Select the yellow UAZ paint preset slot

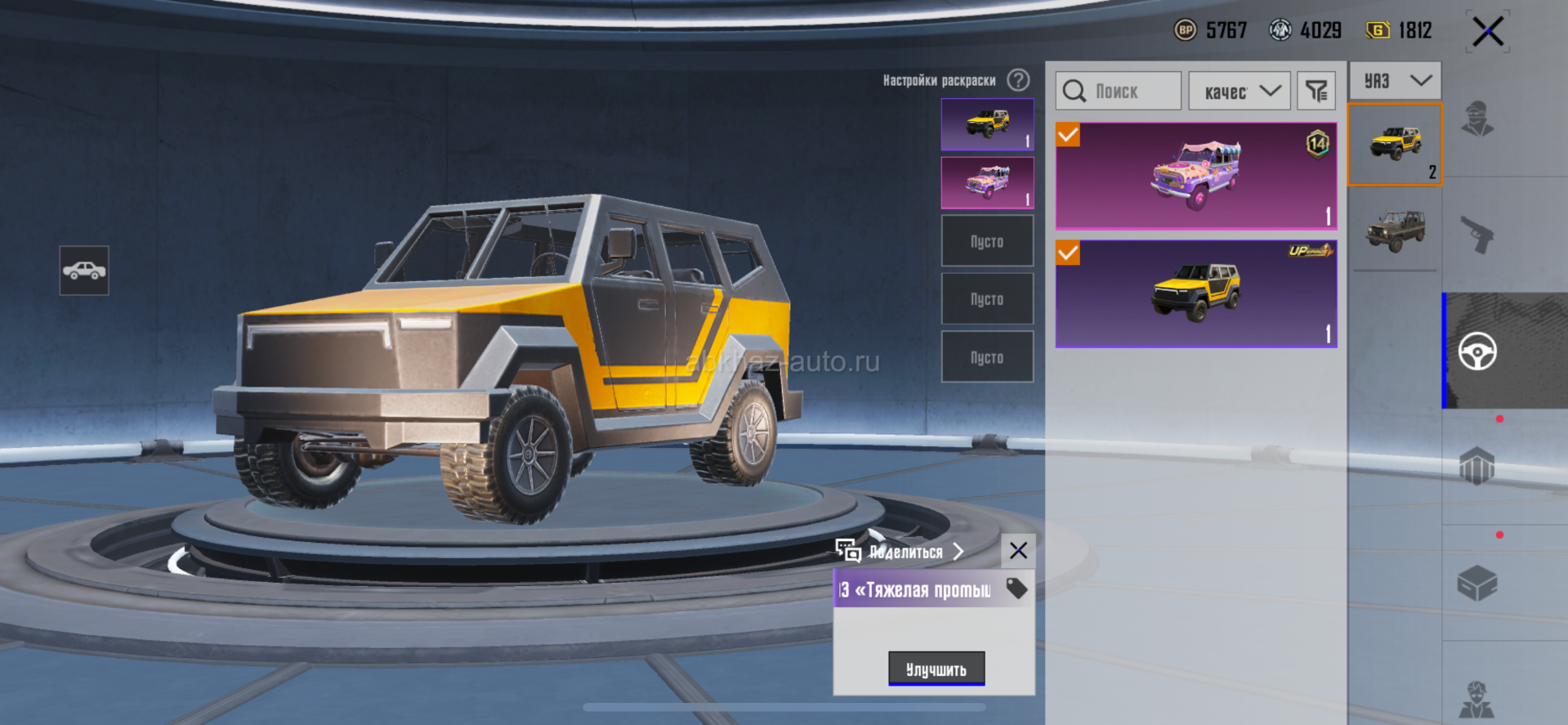tap(987, 124)
